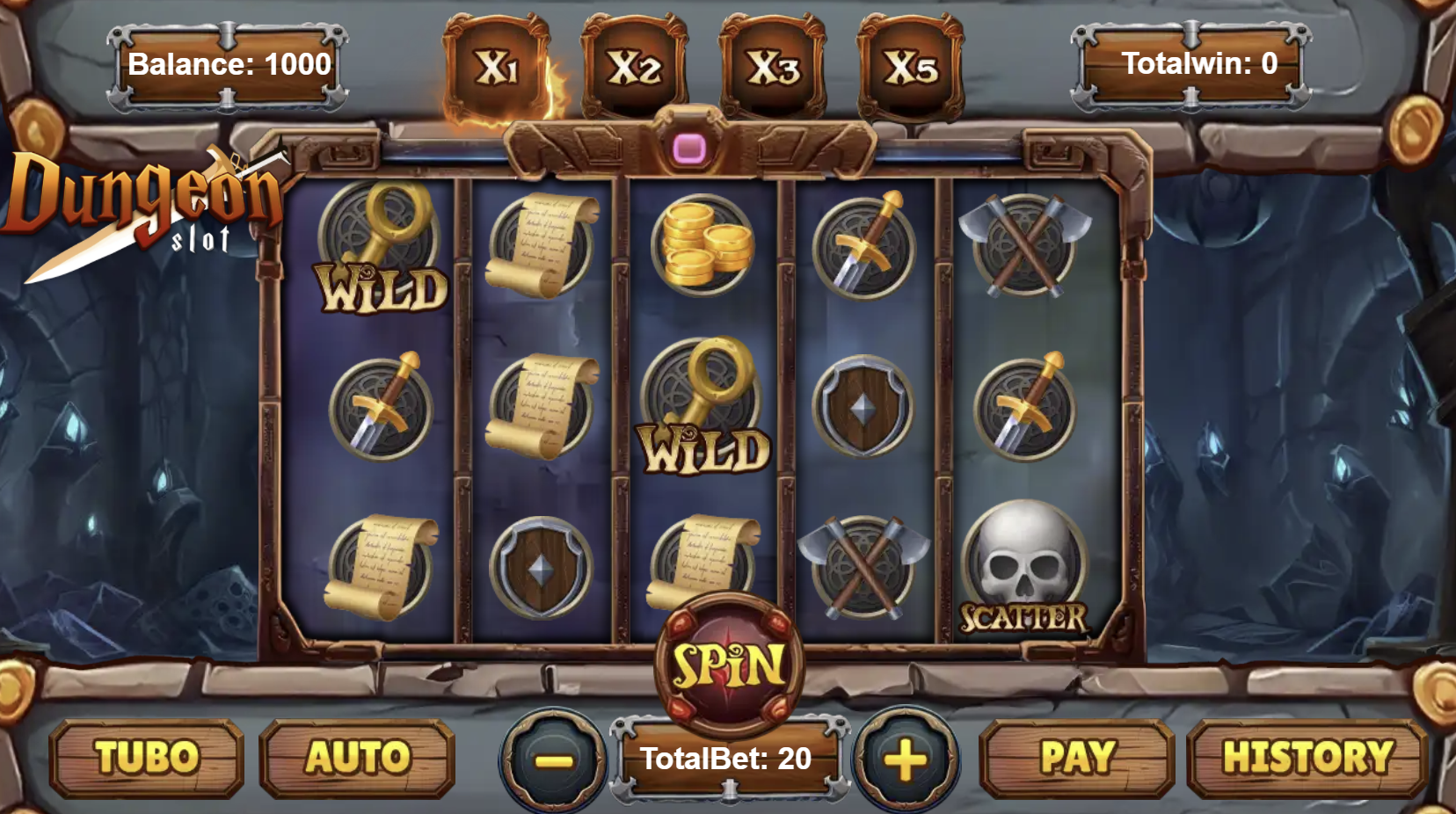Click the X5 multiplier badge
This screenshot has width=1456, height=814.
coord(911,68)
